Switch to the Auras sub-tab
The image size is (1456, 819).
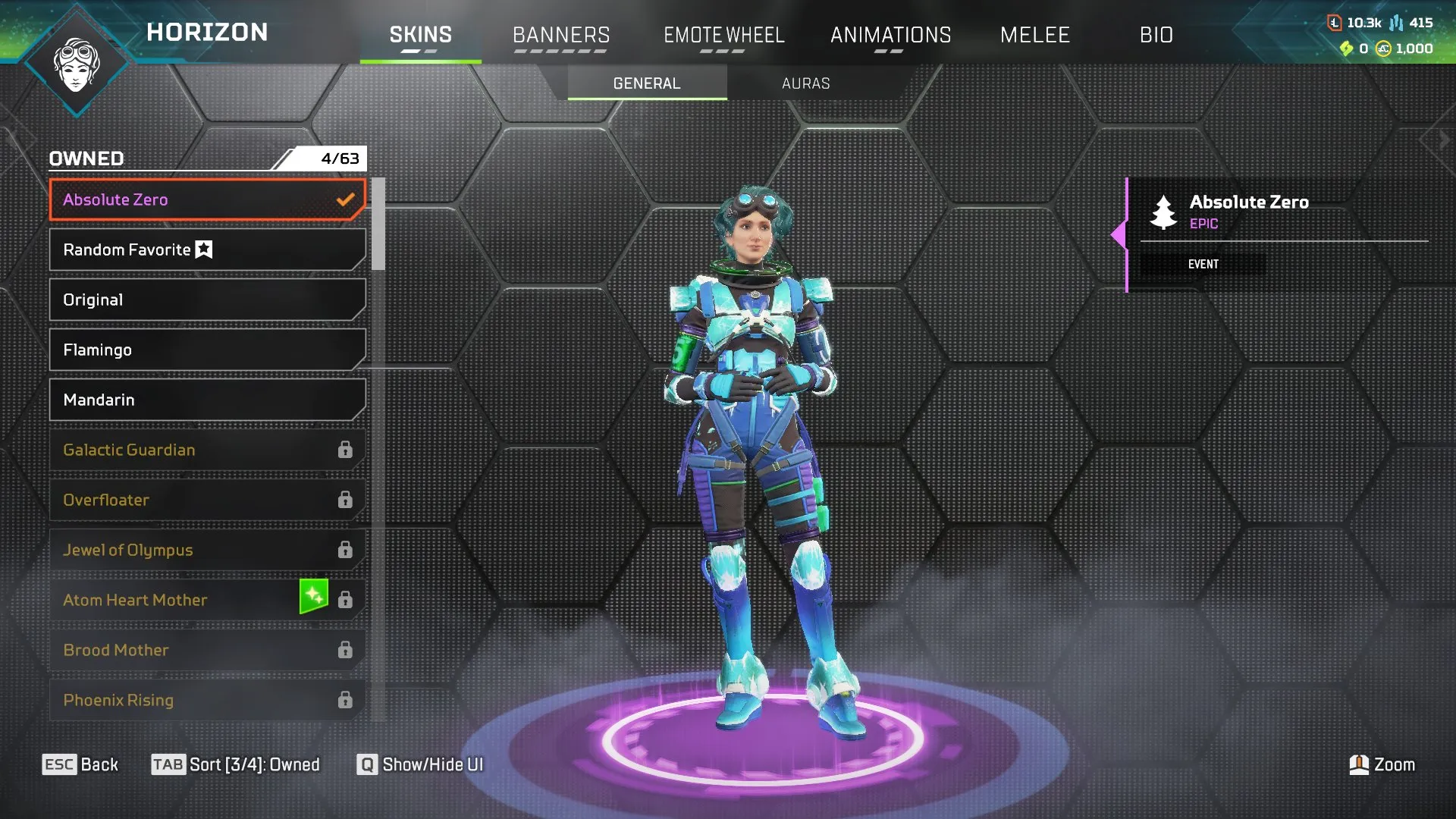point(805,83)
